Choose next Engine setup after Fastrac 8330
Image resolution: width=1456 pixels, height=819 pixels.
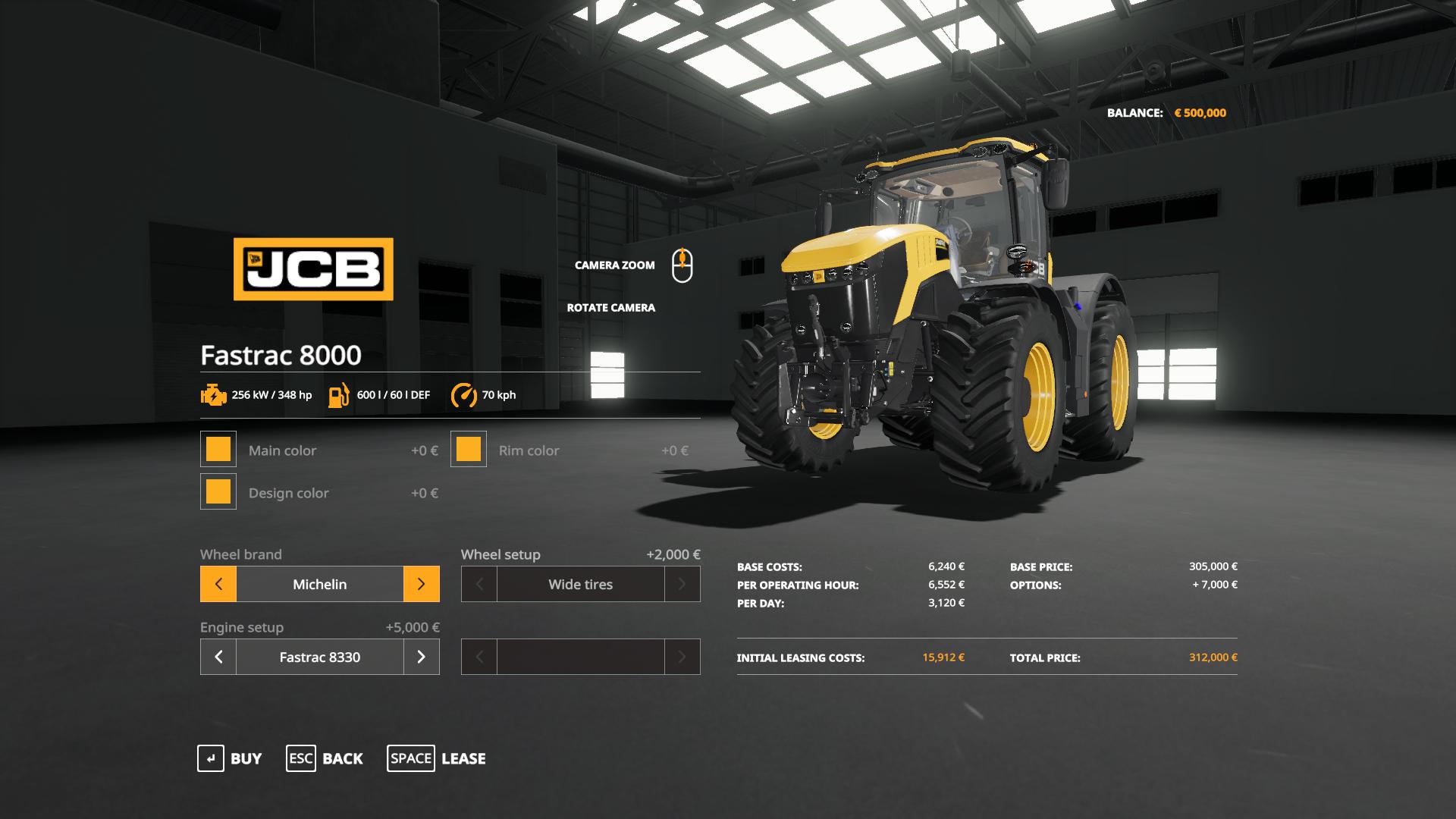point(421,657)
